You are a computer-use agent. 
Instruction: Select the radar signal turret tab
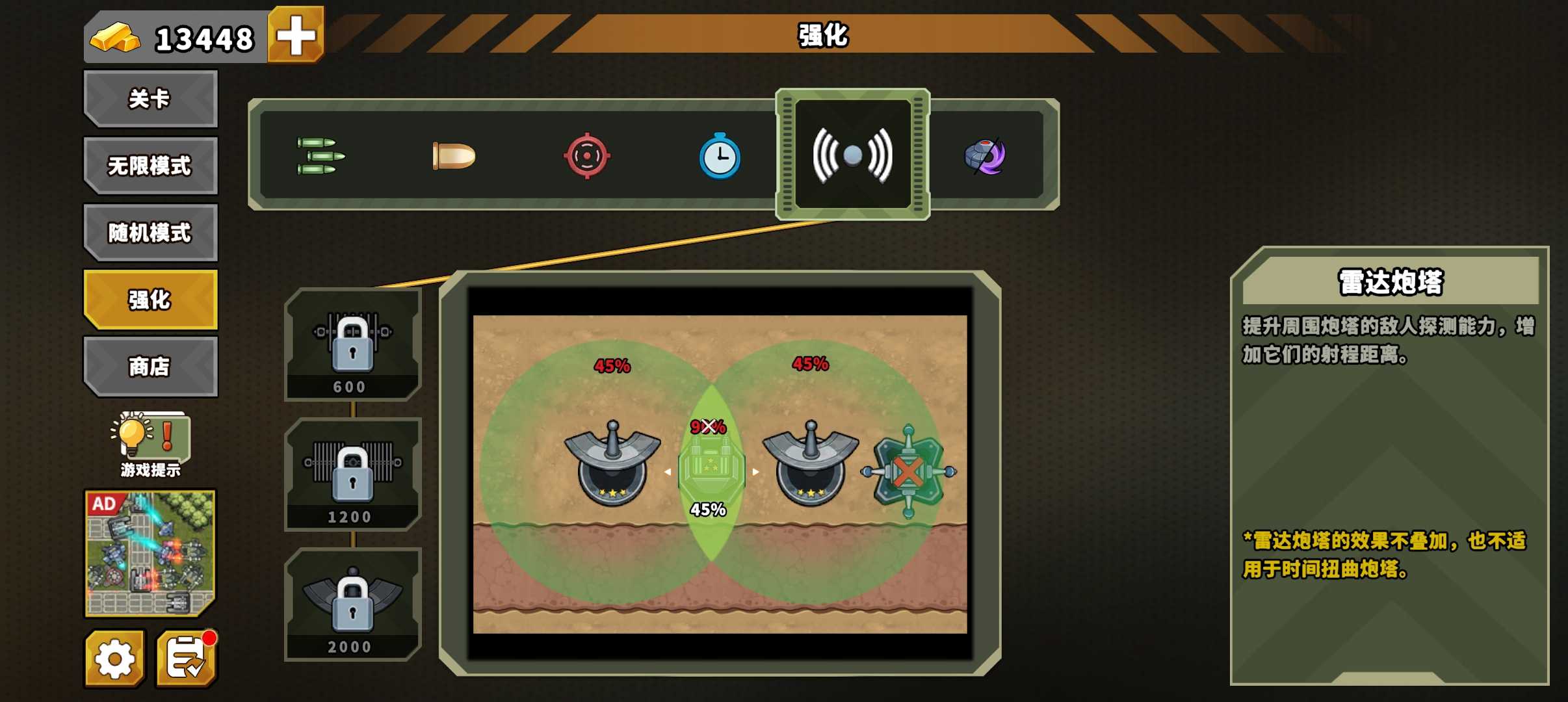pos(852,155)
